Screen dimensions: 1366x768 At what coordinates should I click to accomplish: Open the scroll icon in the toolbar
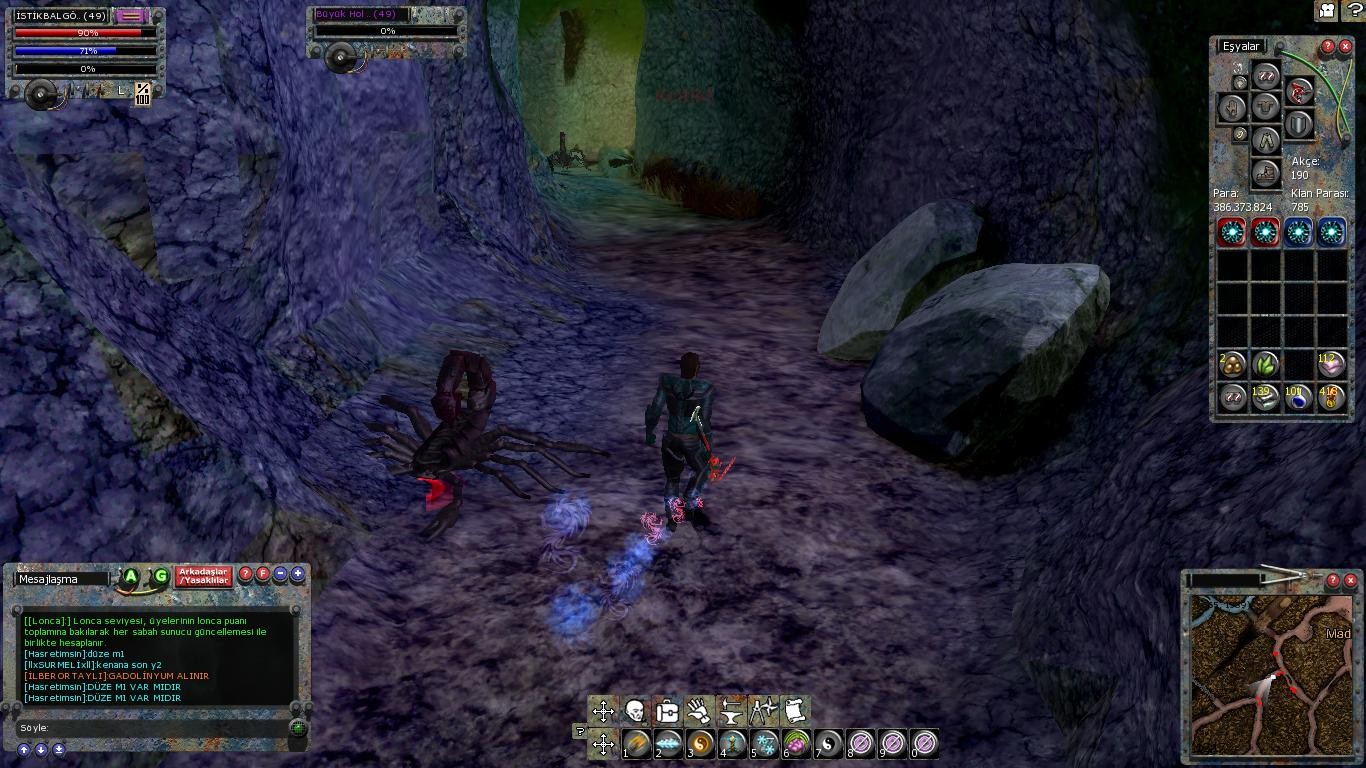pos(794,711)
